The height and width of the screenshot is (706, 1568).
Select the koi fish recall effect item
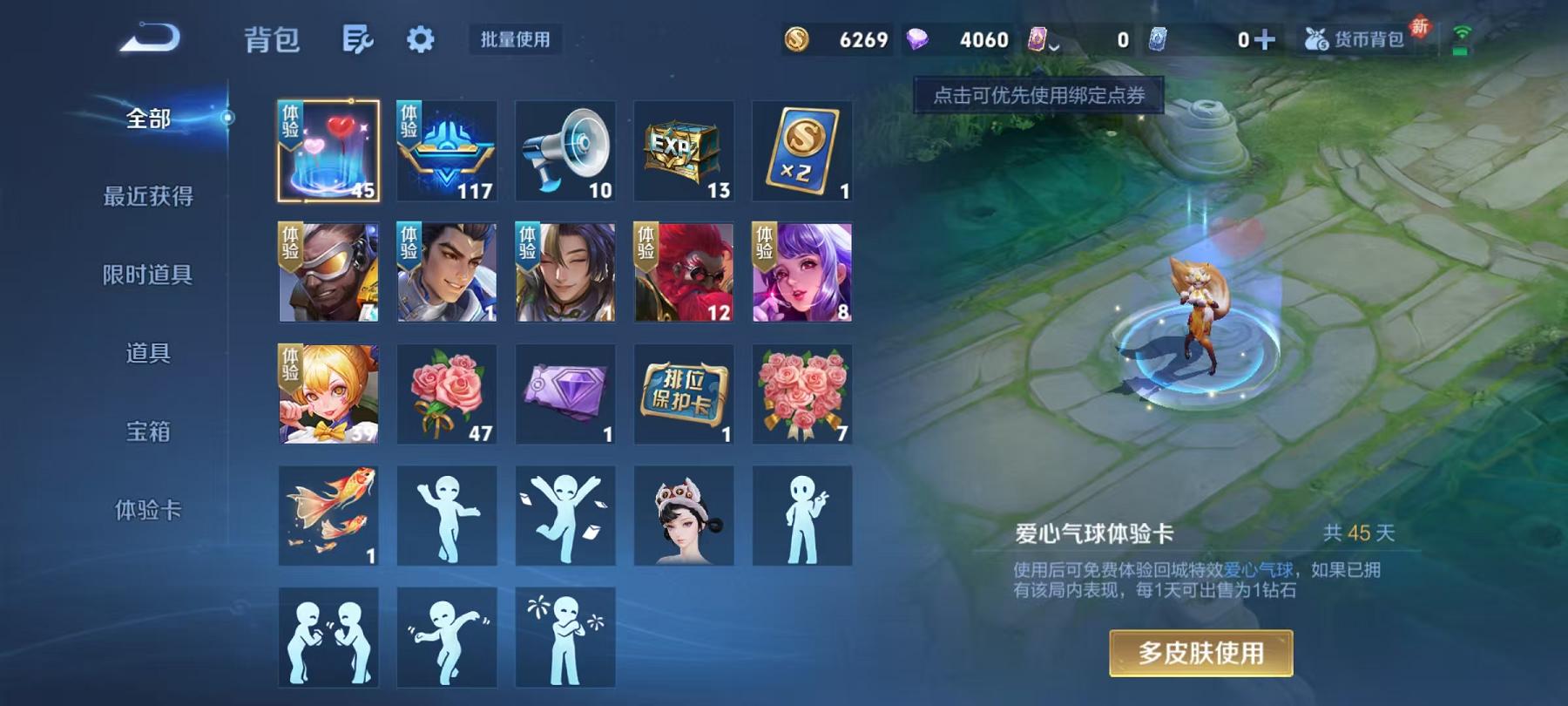[x=328, y=517]
